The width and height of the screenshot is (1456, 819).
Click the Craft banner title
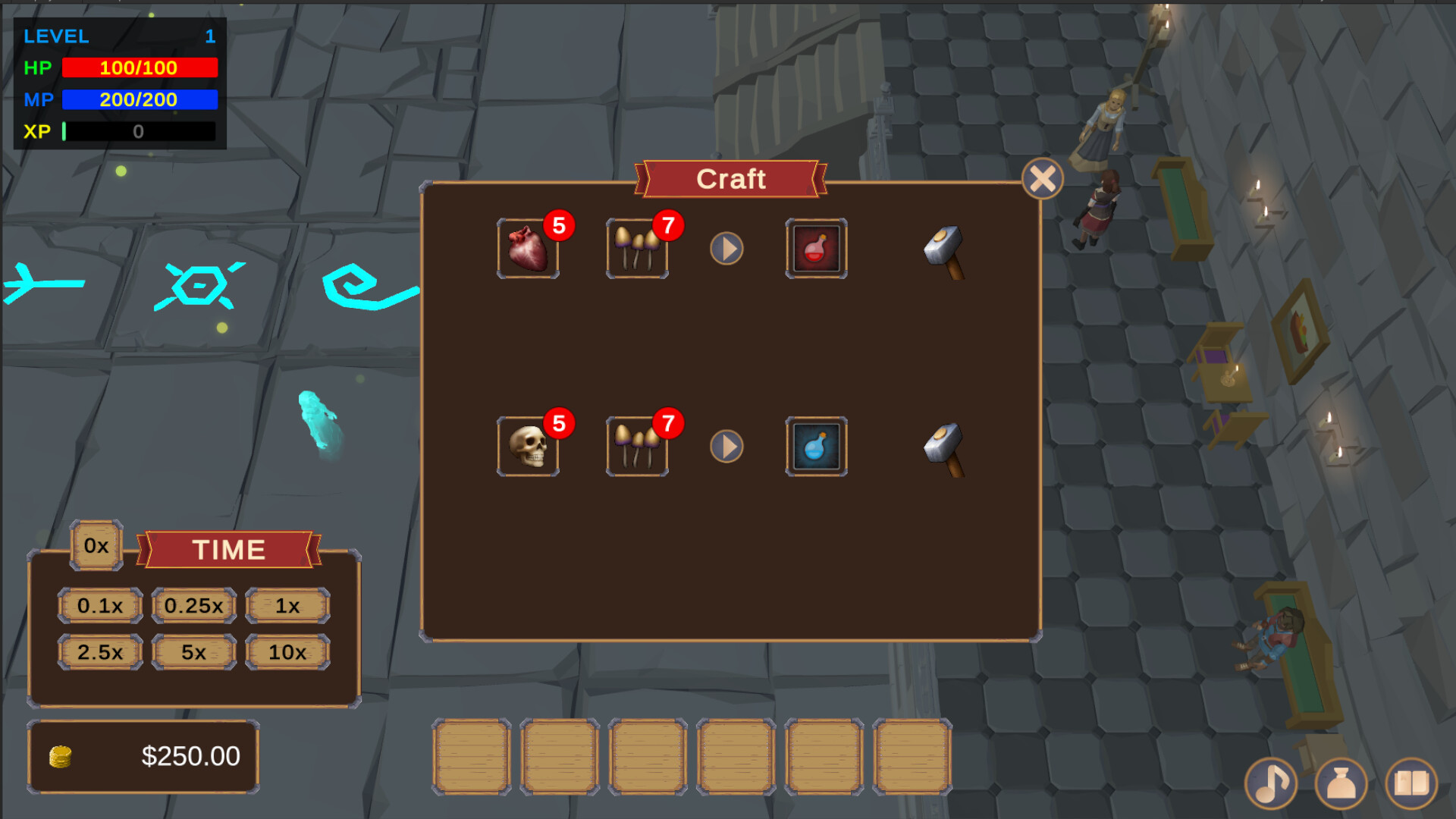click(x=730, y=179)
